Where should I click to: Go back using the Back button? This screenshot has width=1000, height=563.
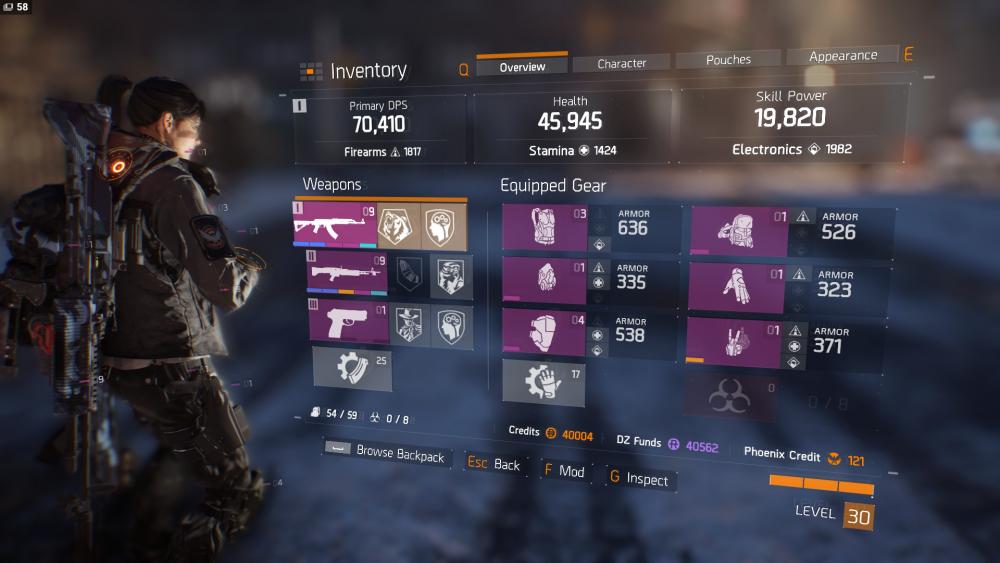495,465
